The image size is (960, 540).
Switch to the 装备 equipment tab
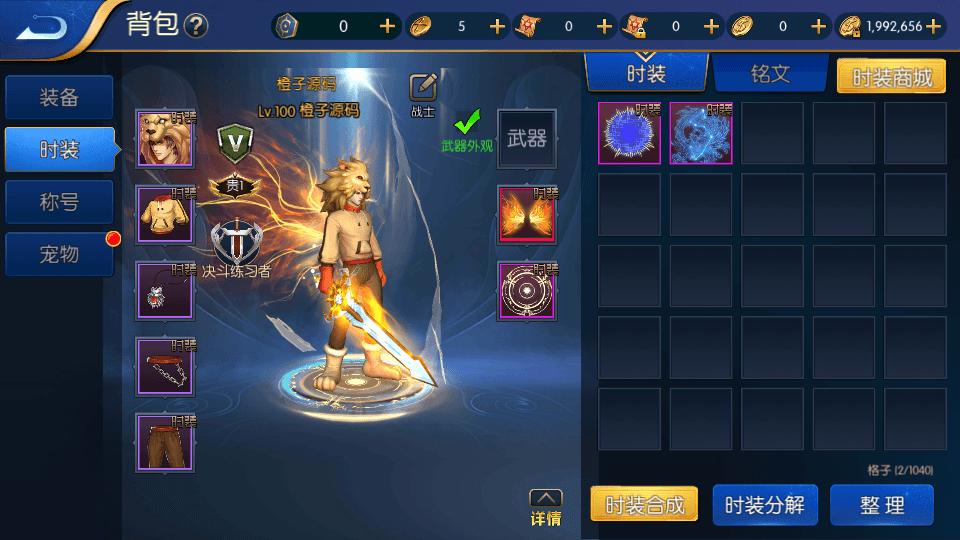pyautogui.click(x=58, y=98)
